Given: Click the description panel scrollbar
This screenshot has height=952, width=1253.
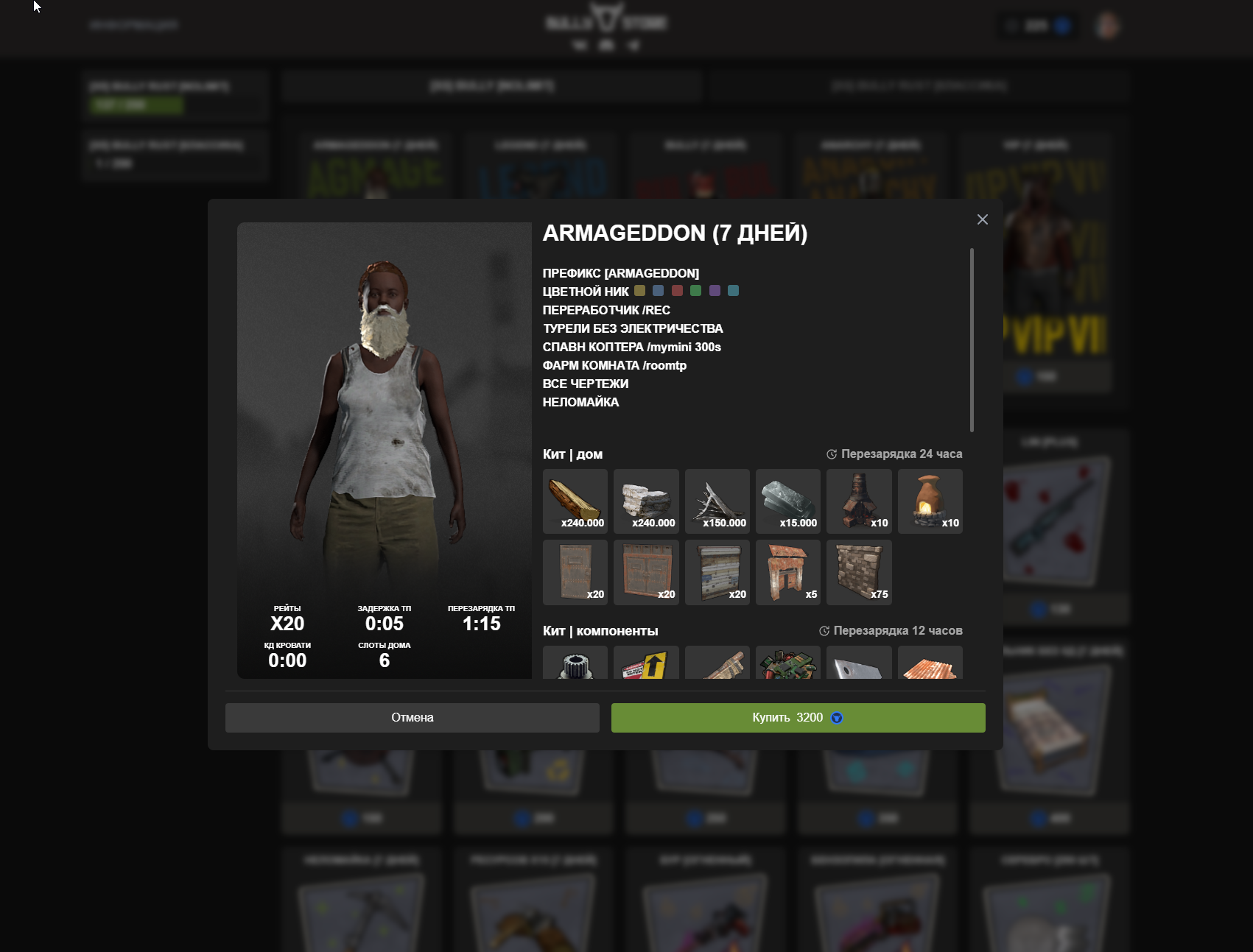Looking at the screenshot, I should [972, 340].
